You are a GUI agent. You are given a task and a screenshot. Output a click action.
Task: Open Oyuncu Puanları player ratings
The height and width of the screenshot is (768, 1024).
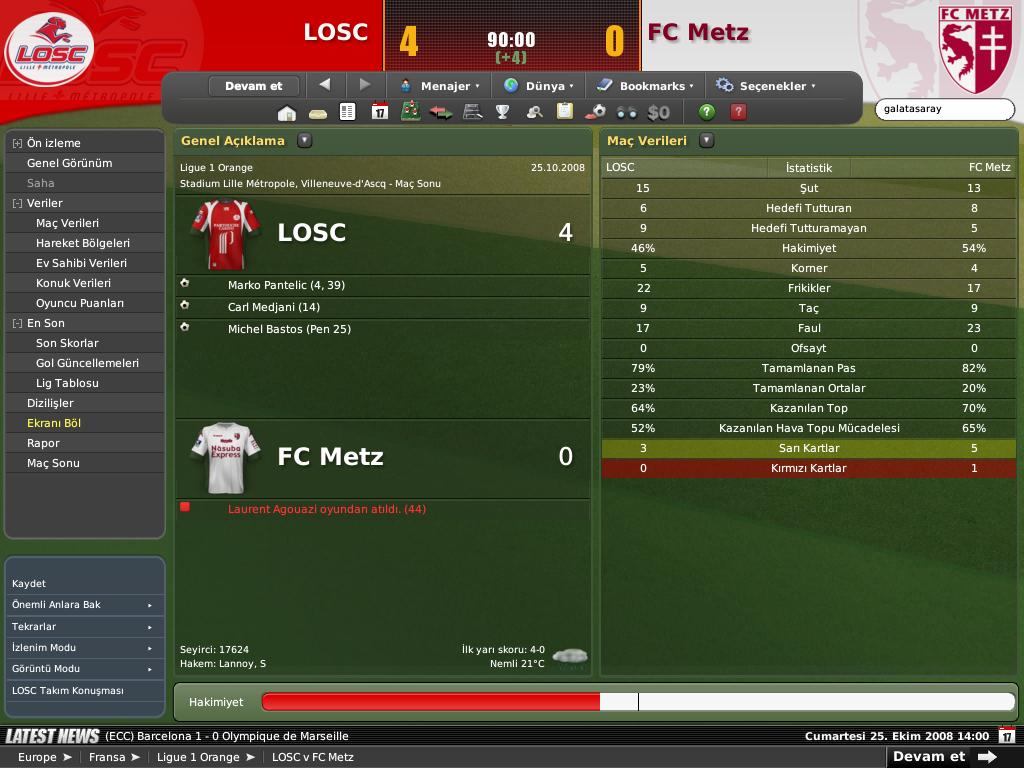(x=80, y=303)
